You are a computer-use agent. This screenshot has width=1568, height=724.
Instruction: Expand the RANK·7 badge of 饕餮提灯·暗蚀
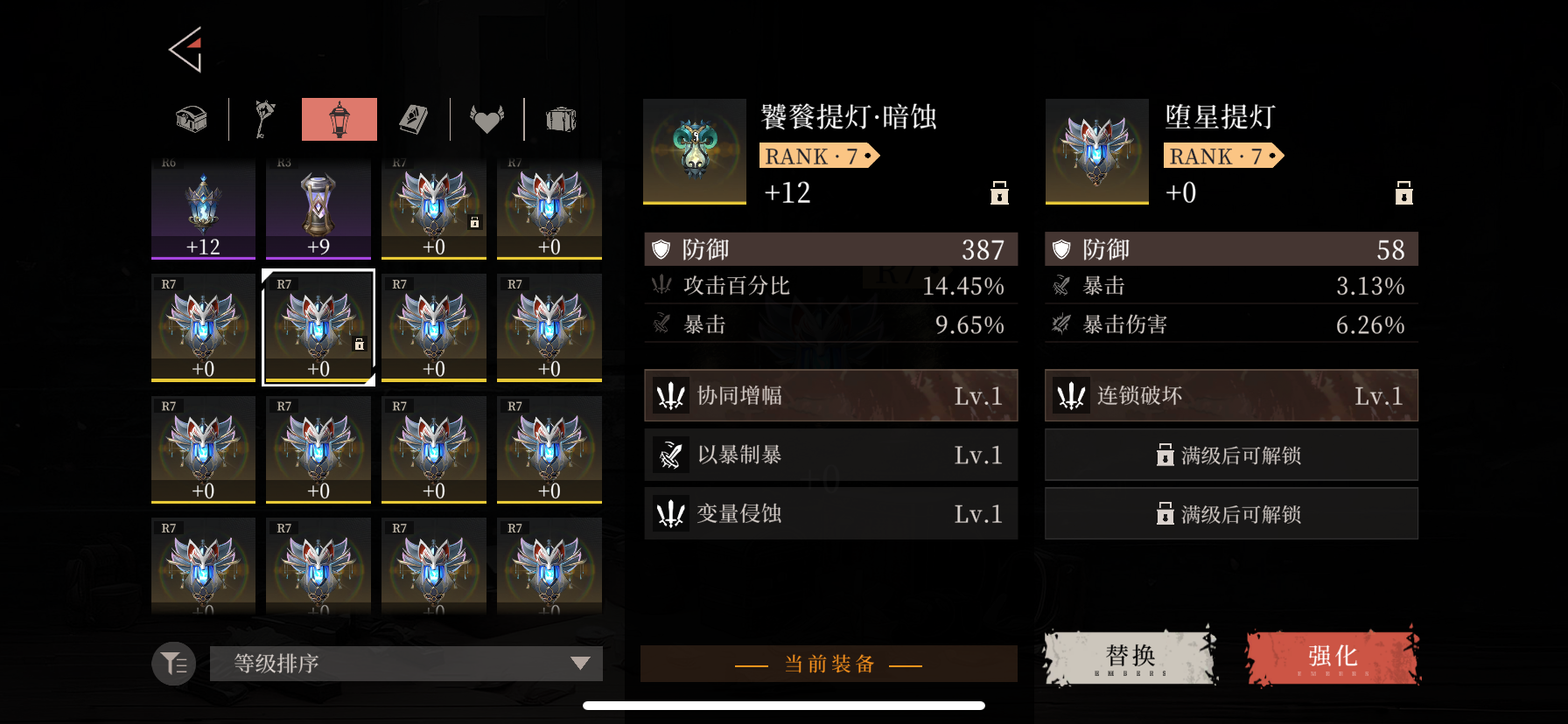(819, 156)
